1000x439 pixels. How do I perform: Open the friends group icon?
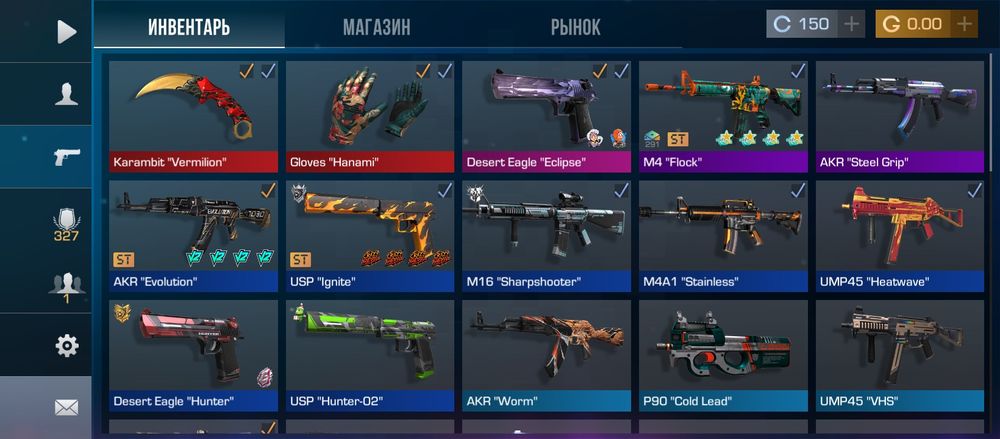point(66,285)
